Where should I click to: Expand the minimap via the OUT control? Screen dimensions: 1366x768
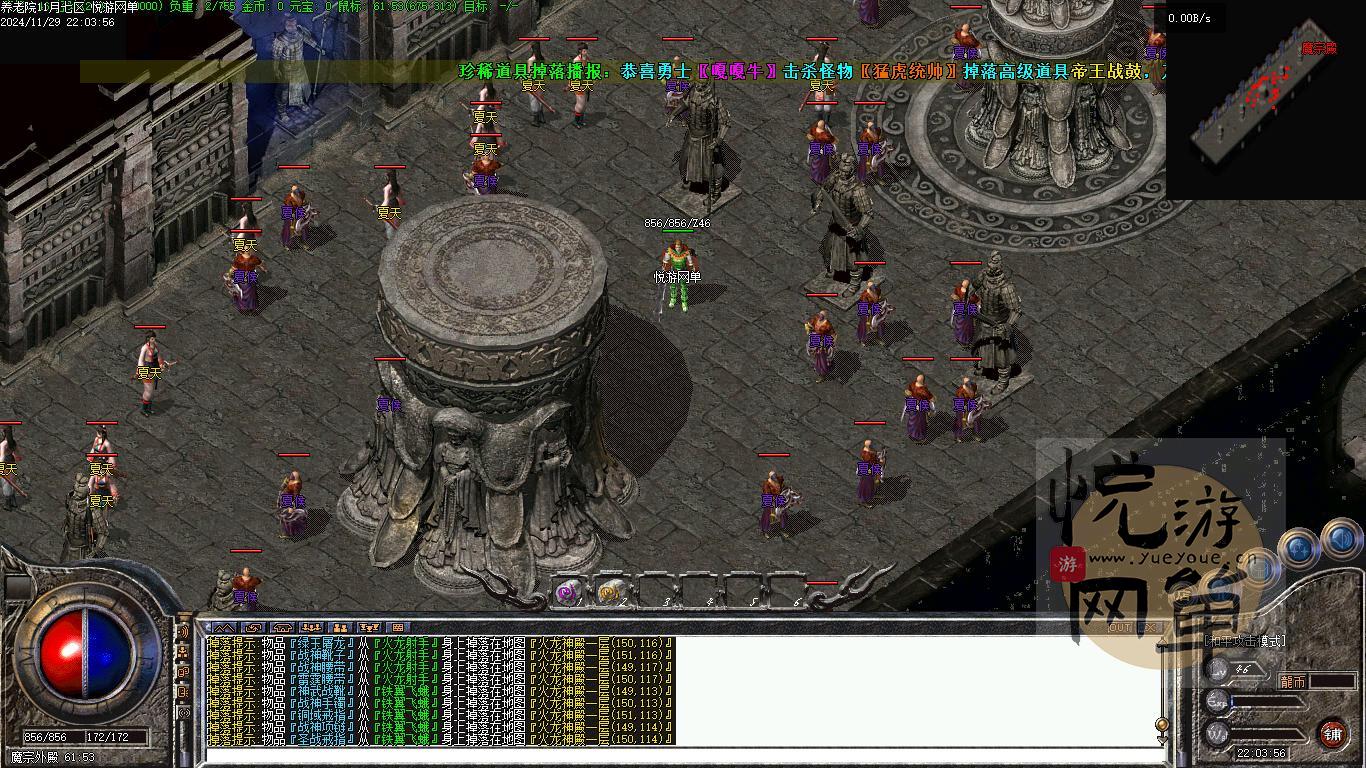[1120, 627]
